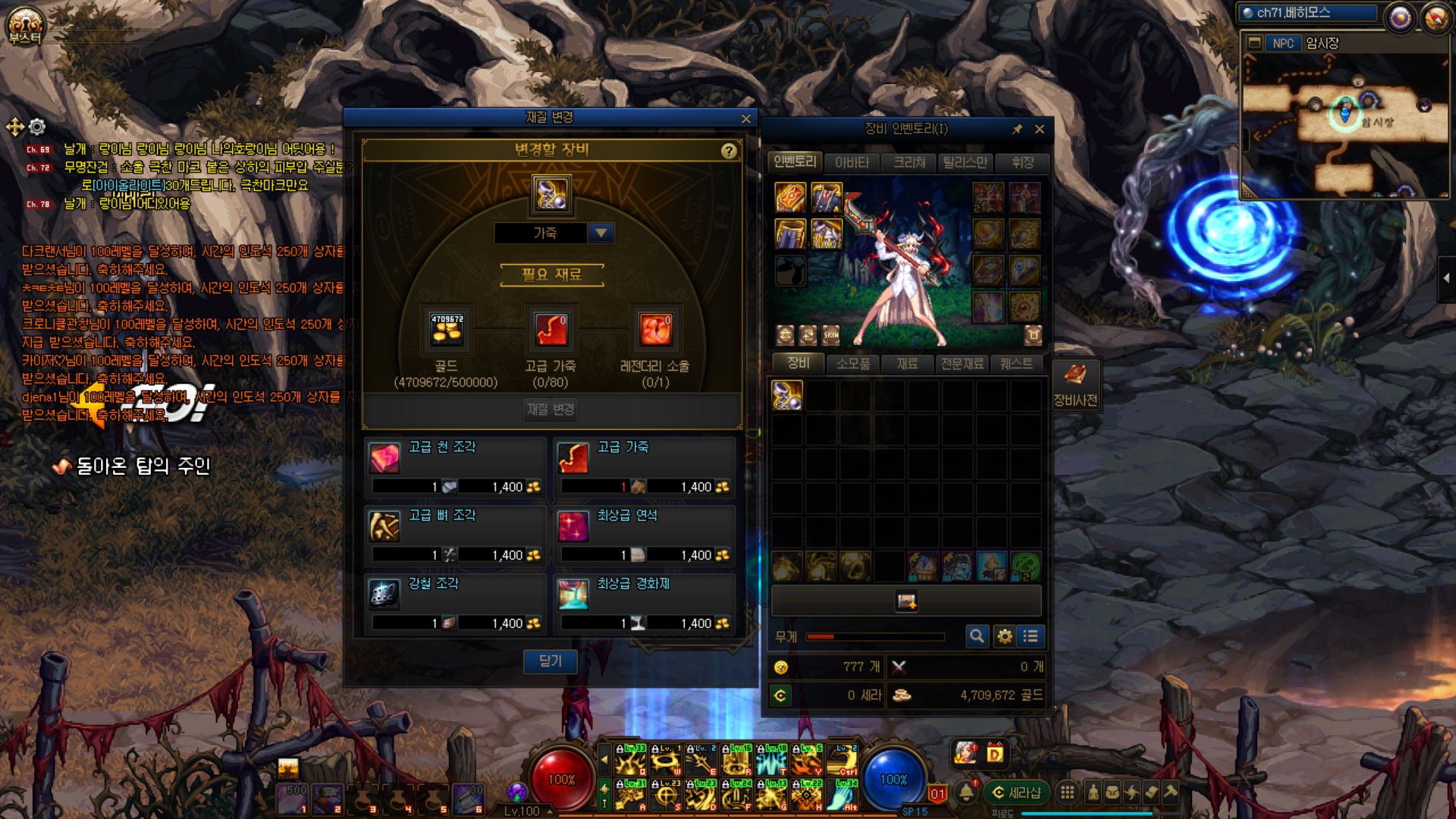Select the 강철 조각 material entry
The height and width of the screenshot is (819, 1456).
[x=455, y=602]
